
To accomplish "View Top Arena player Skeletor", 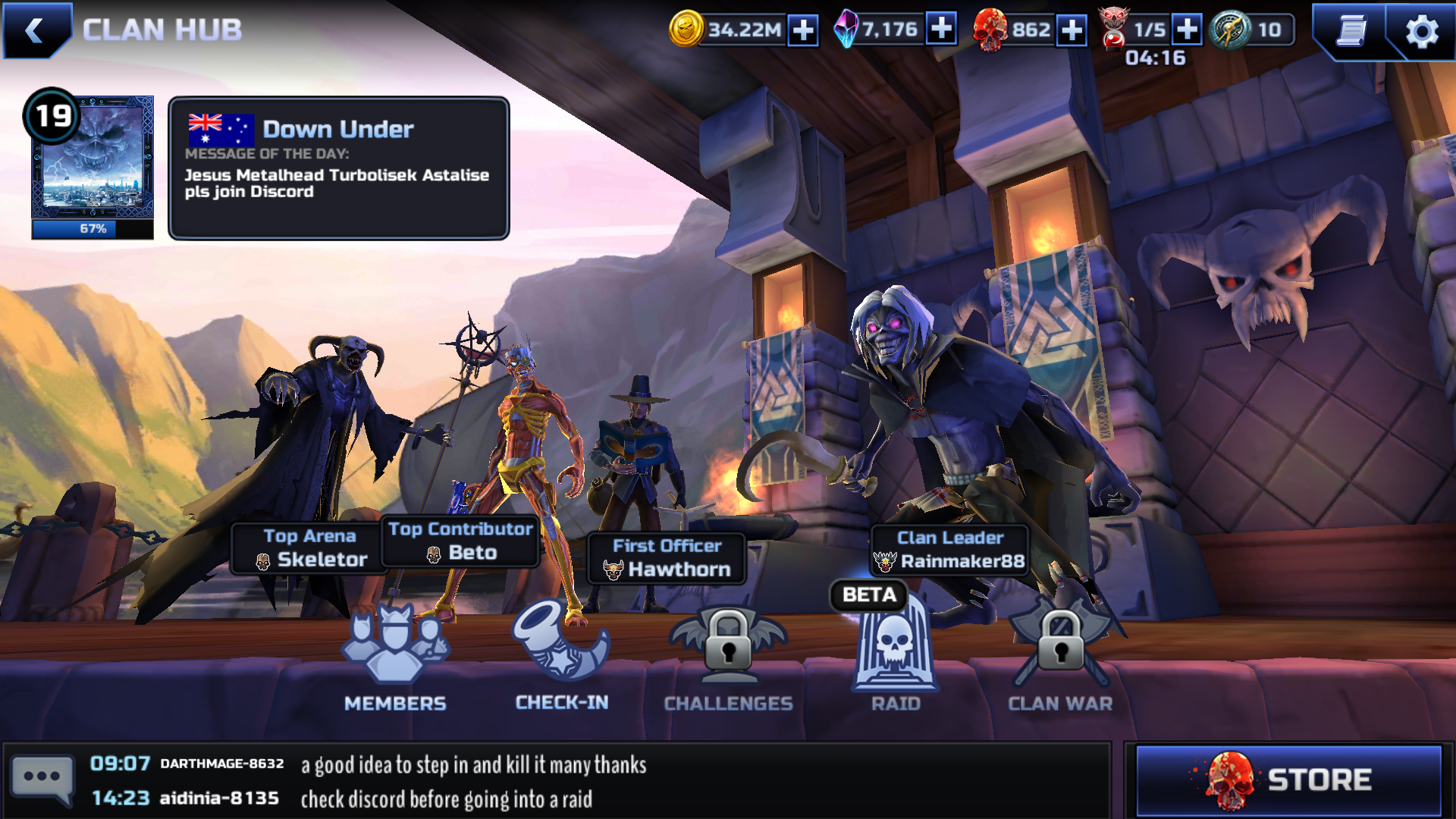I will pos(309,548).
